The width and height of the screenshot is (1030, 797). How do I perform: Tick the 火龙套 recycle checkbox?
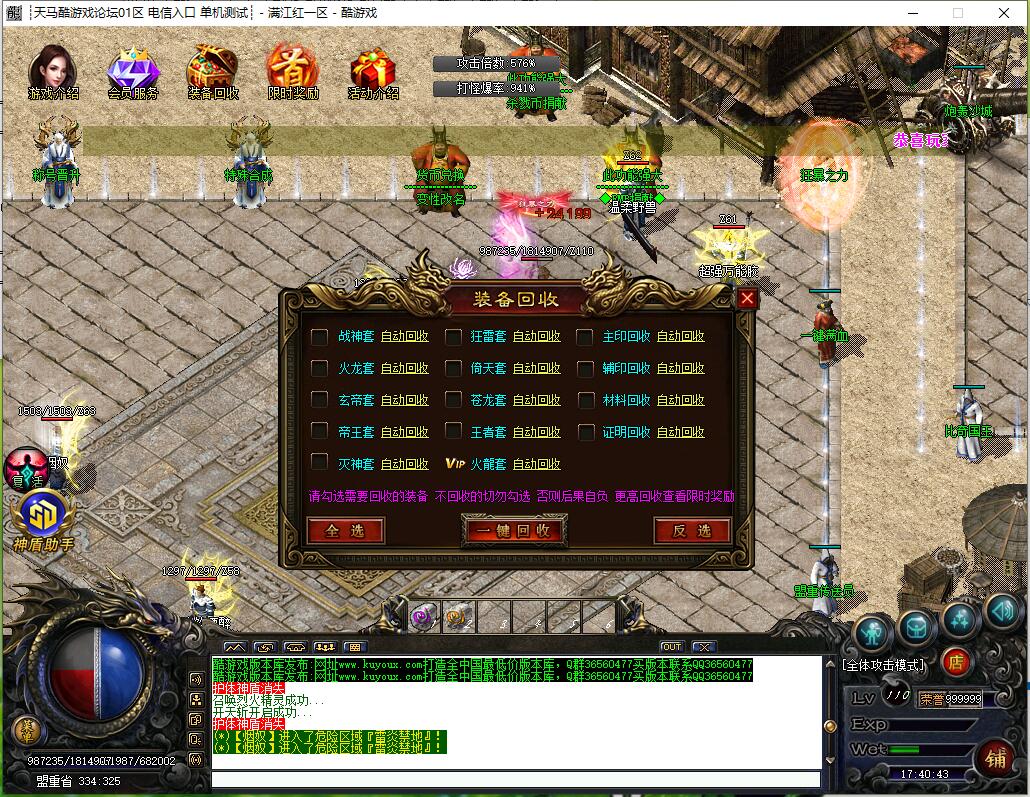pyautogui.click(x=319, y=369)
